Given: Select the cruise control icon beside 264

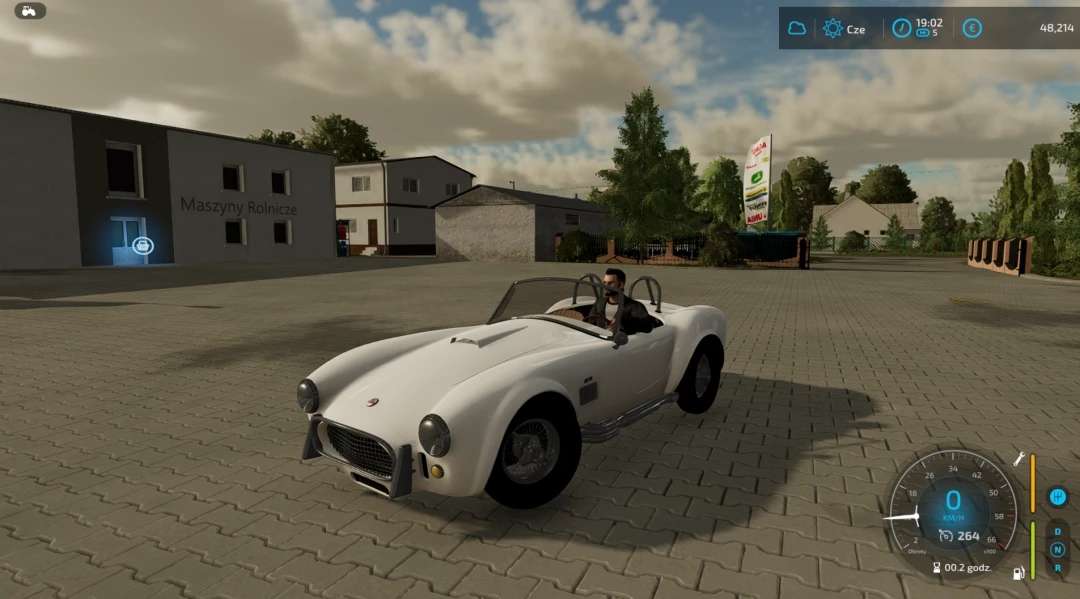Looking at the screenshot, I should click(x=944, y=536).
